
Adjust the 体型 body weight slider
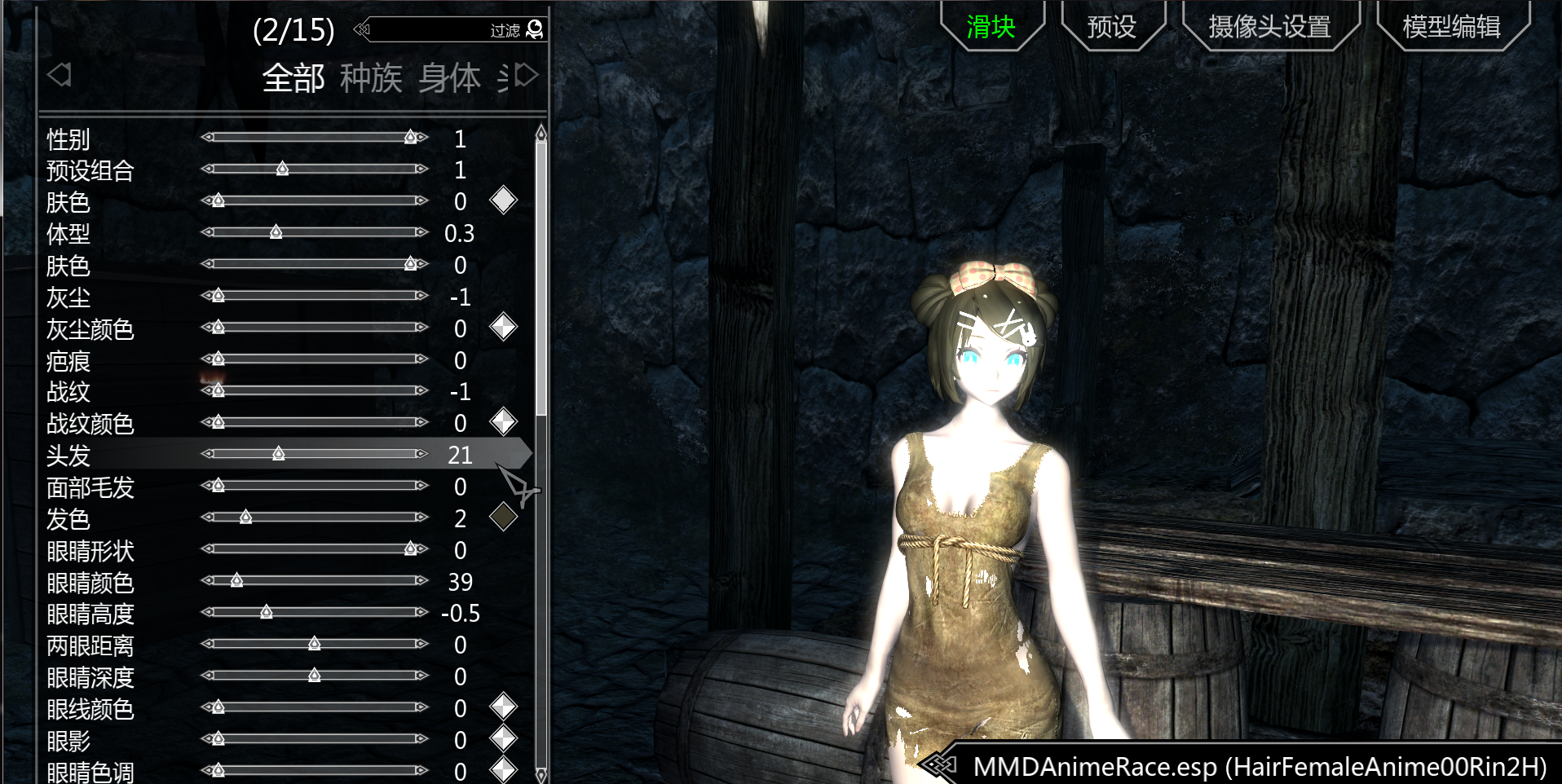tap(276, 232)
